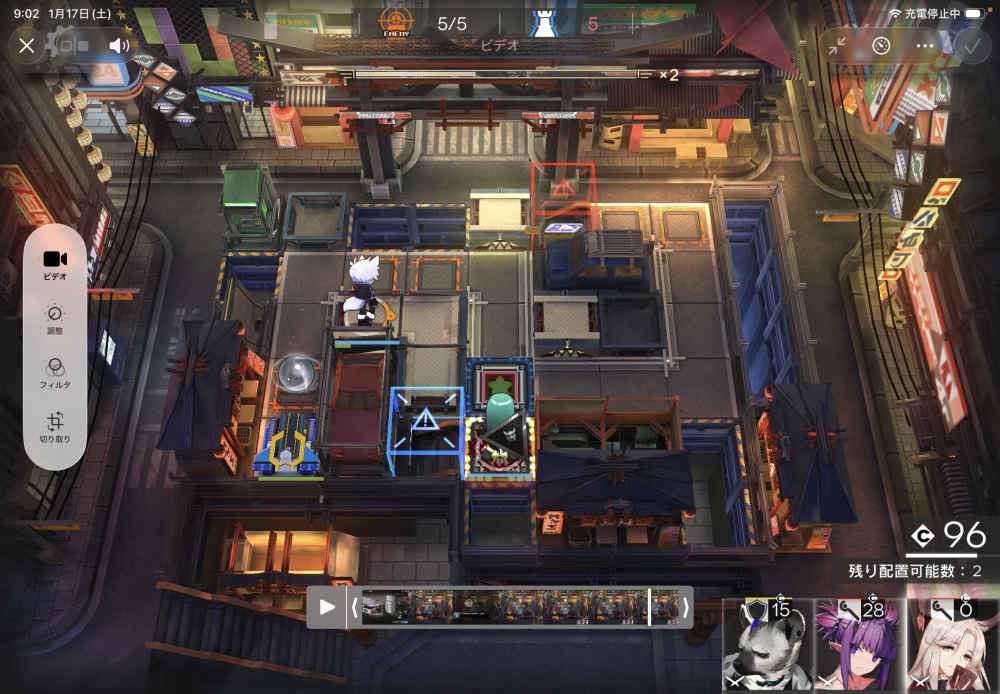The height and width of the screenshot is (694, 1000).
Task: Close the video editor with the X
Action: (x=27, y=45)
